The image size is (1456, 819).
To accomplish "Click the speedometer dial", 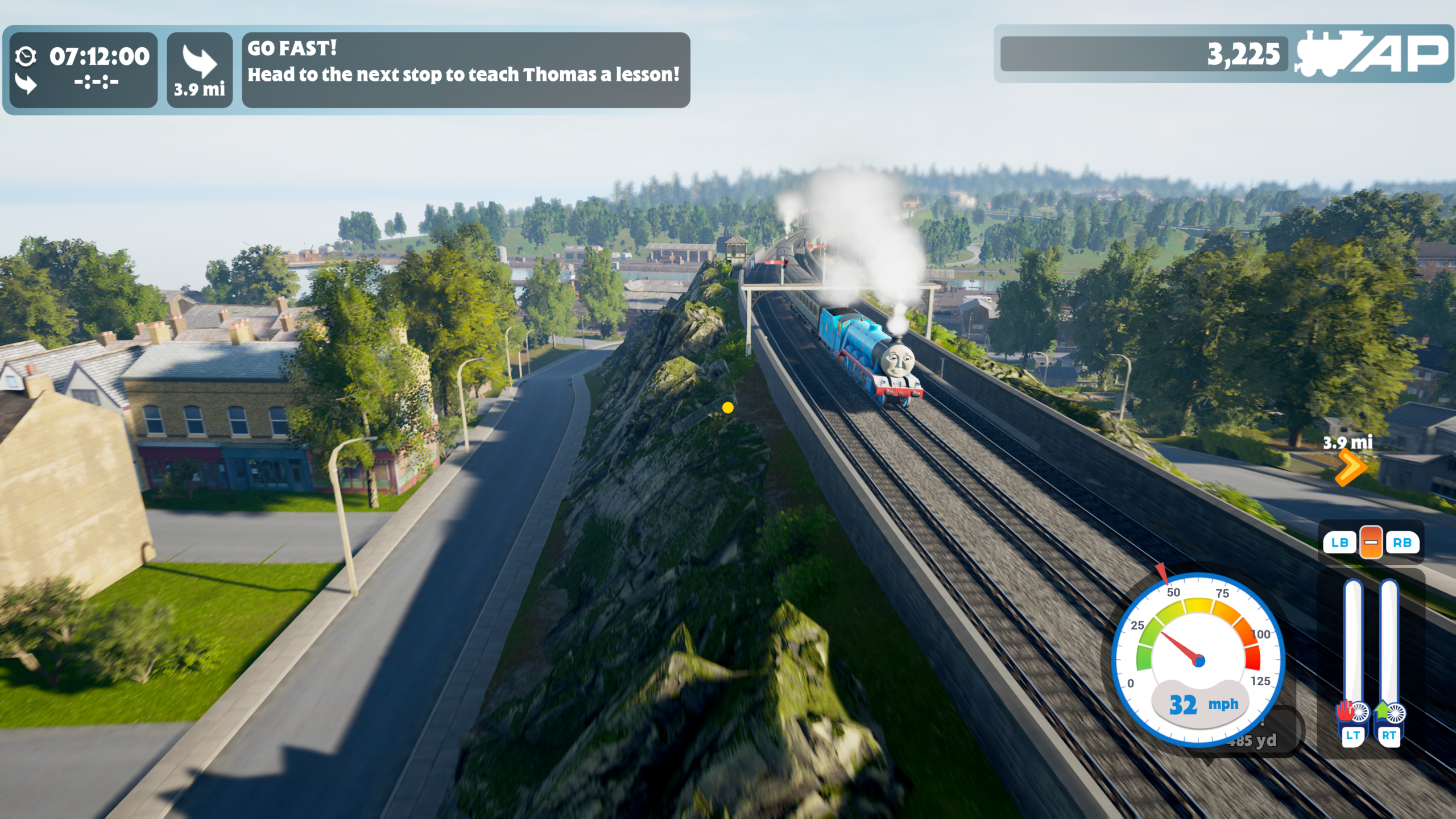I will 1198,660.
